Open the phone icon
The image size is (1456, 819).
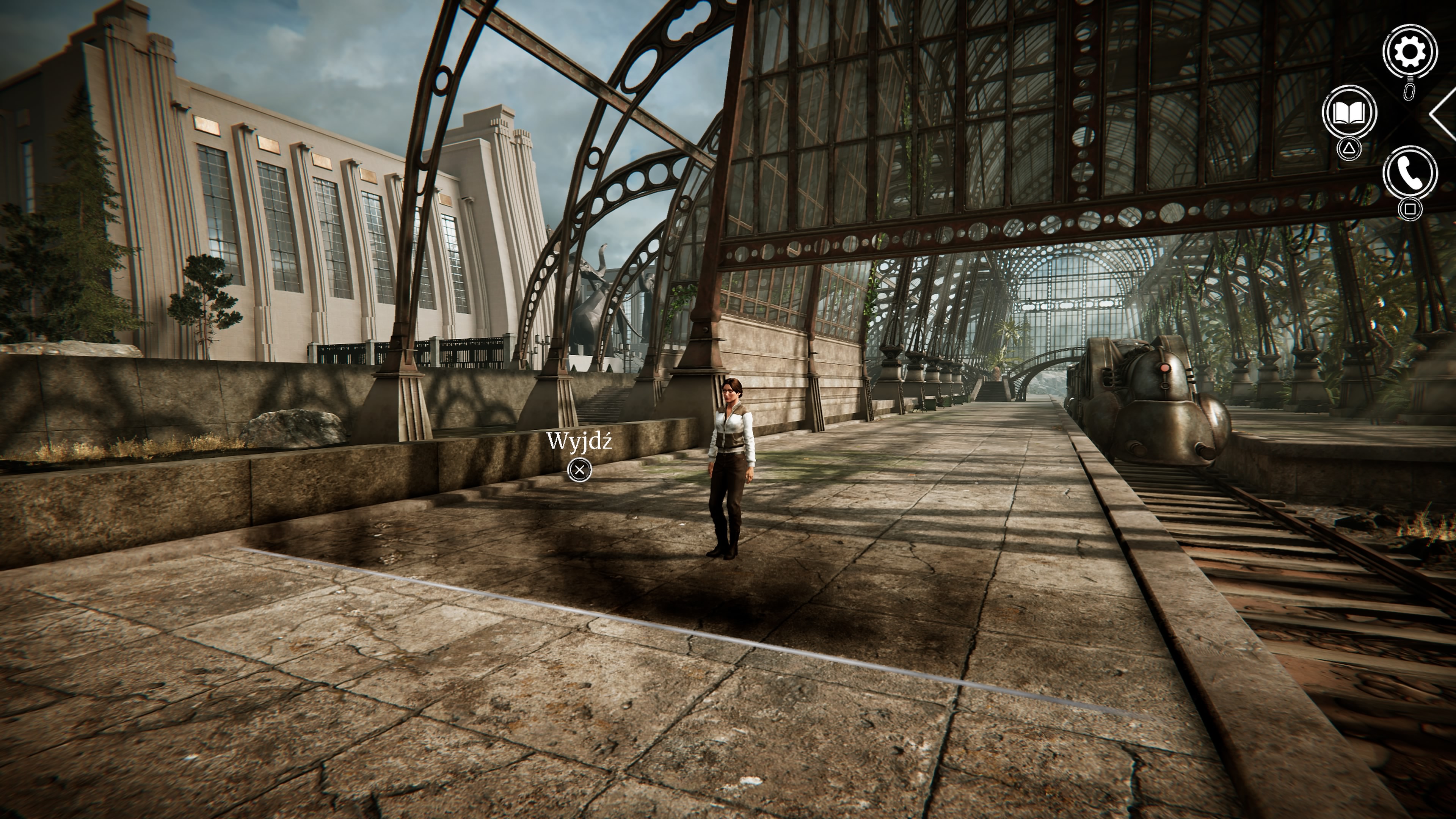[x=1410, y=173]
